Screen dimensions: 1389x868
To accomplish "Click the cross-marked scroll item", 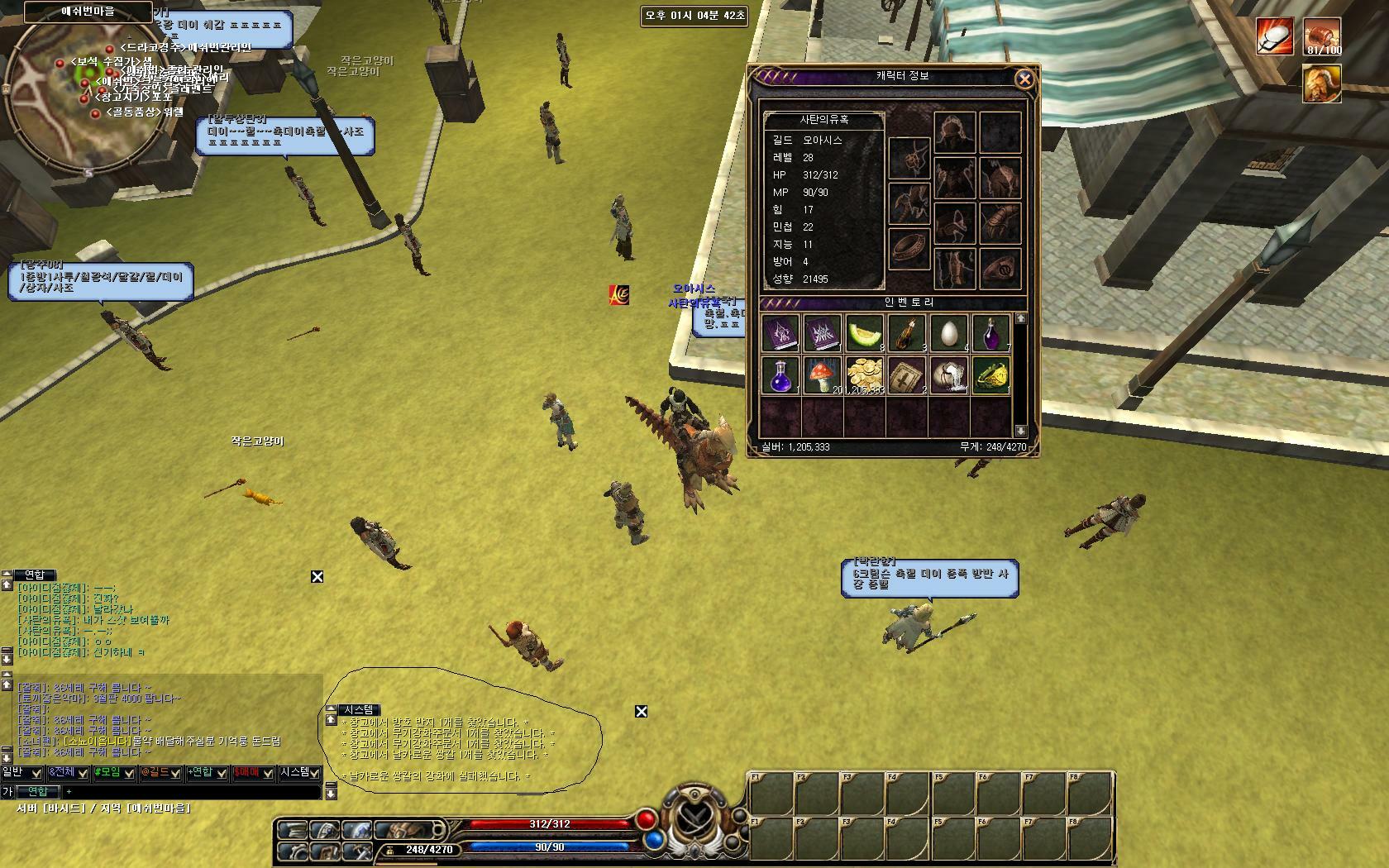I will pyautogui.click(x=907, y=375).
